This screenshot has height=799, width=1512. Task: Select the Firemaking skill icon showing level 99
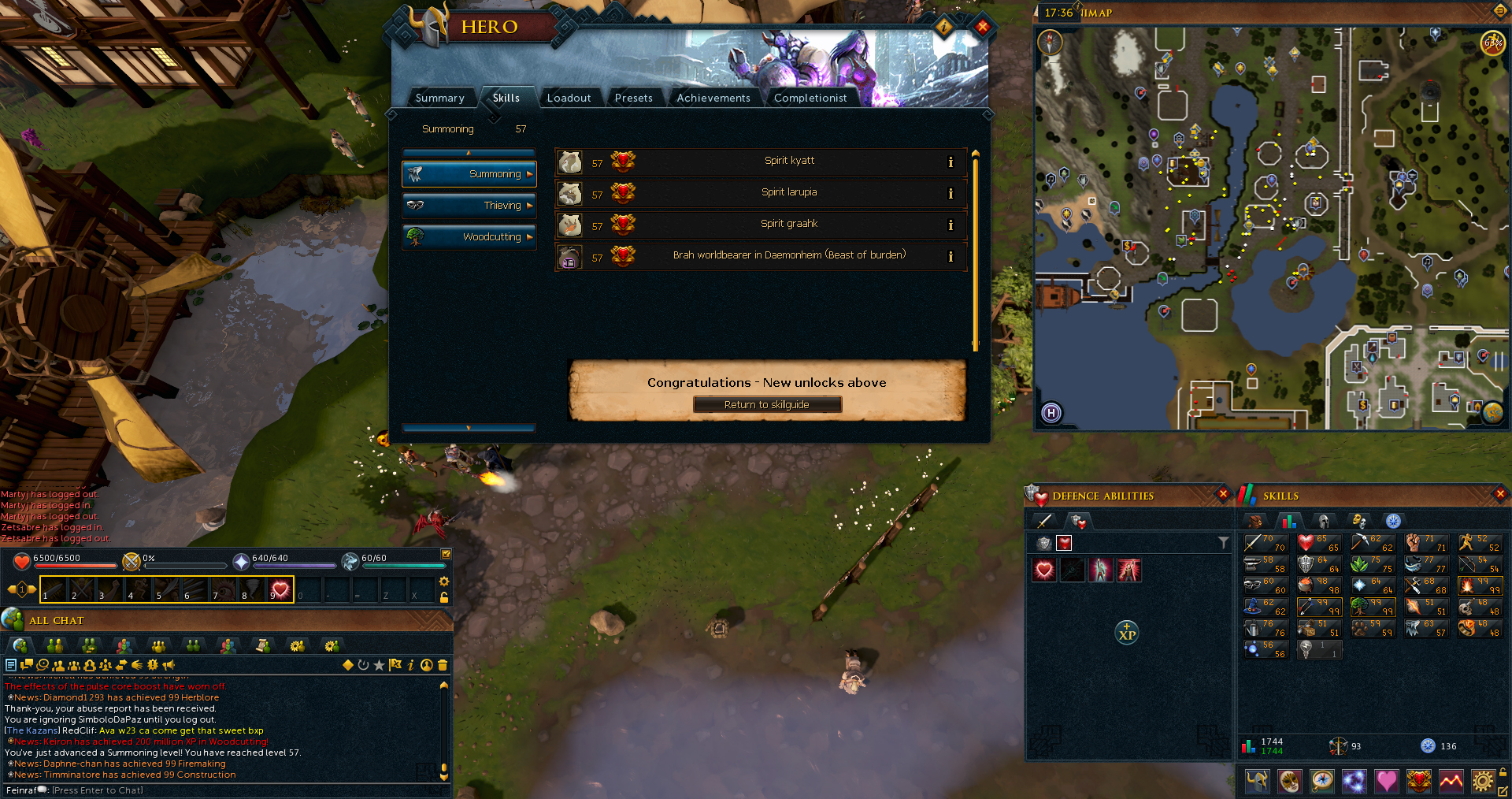tap(1480, 586)
